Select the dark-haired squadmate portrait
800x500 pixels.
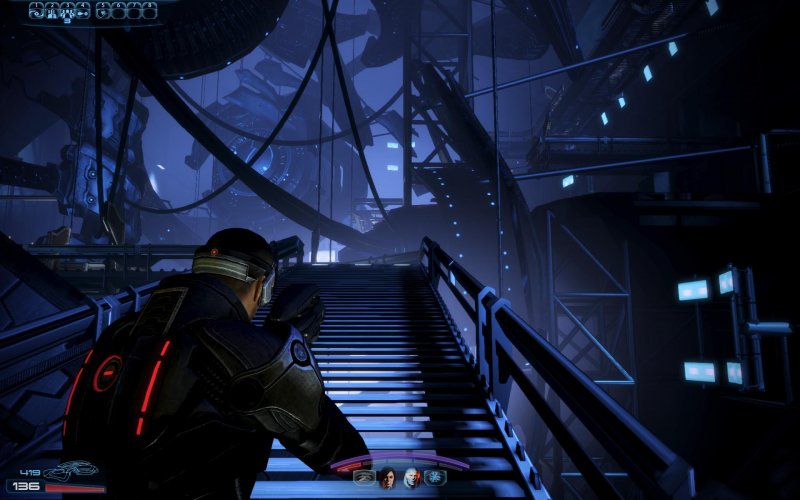[x=387, y=478]
